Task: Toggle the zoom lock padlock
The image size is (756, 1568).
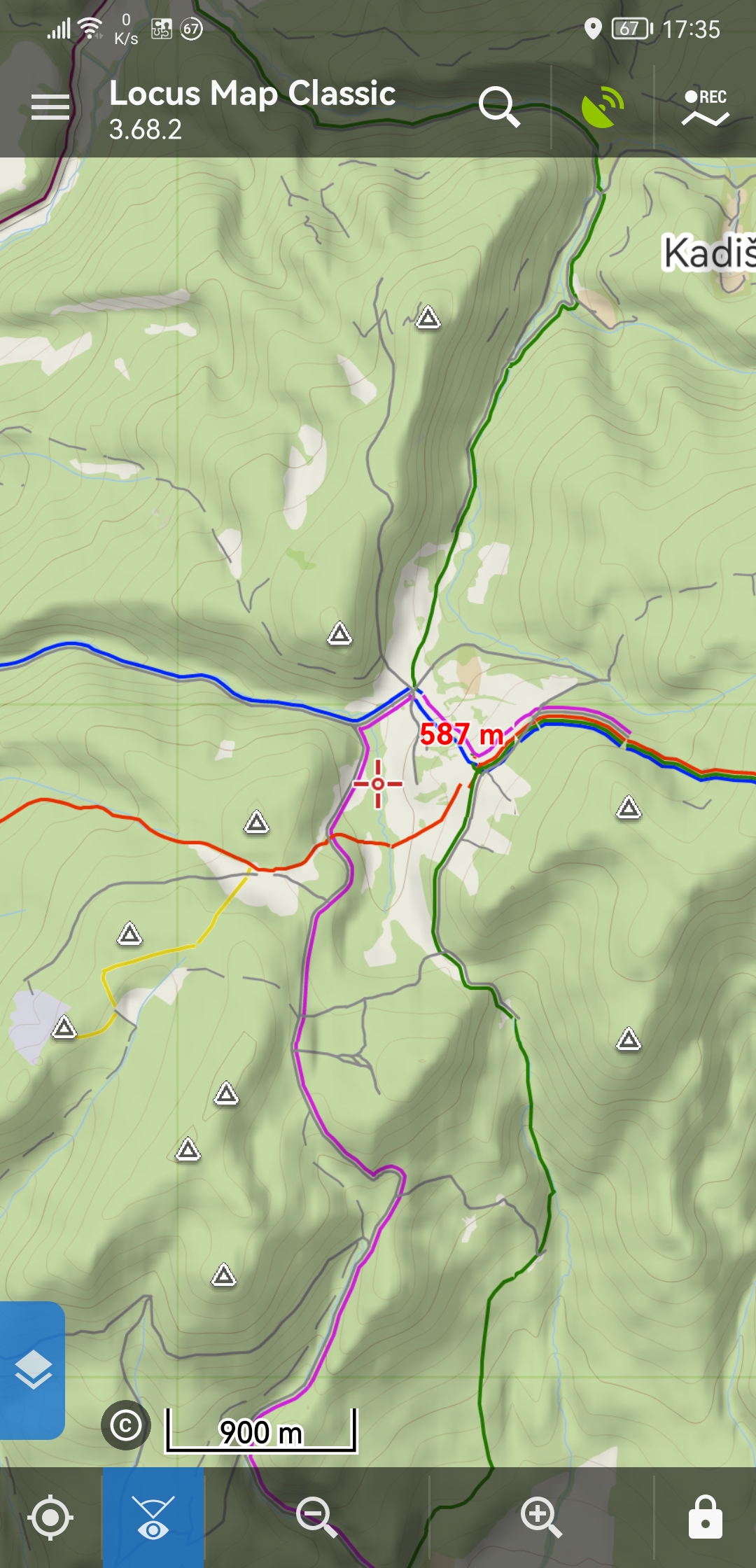Action: coord(705,1518)
